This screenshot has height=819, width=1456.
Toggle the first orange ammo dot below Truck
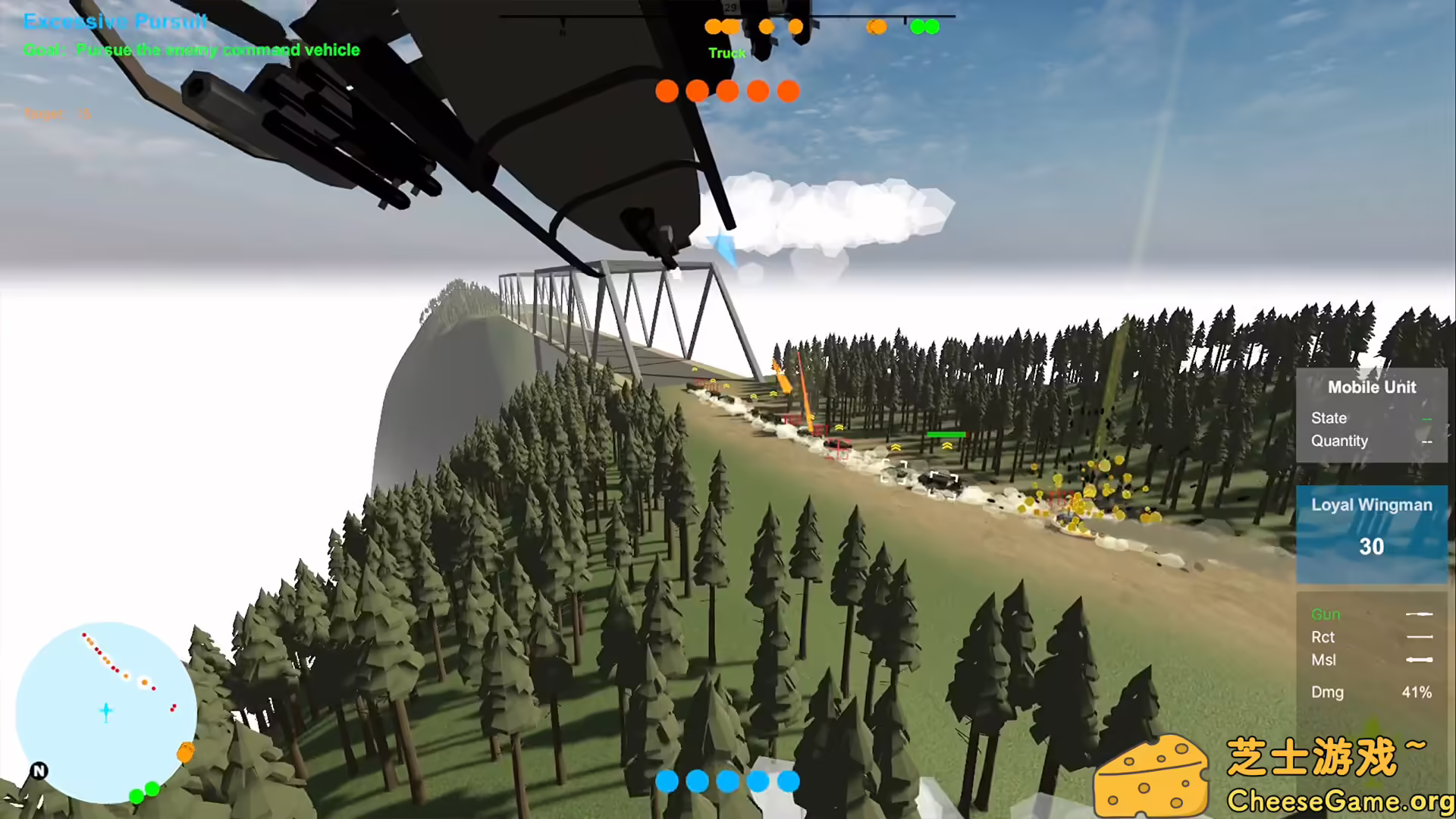coord(666,91)
